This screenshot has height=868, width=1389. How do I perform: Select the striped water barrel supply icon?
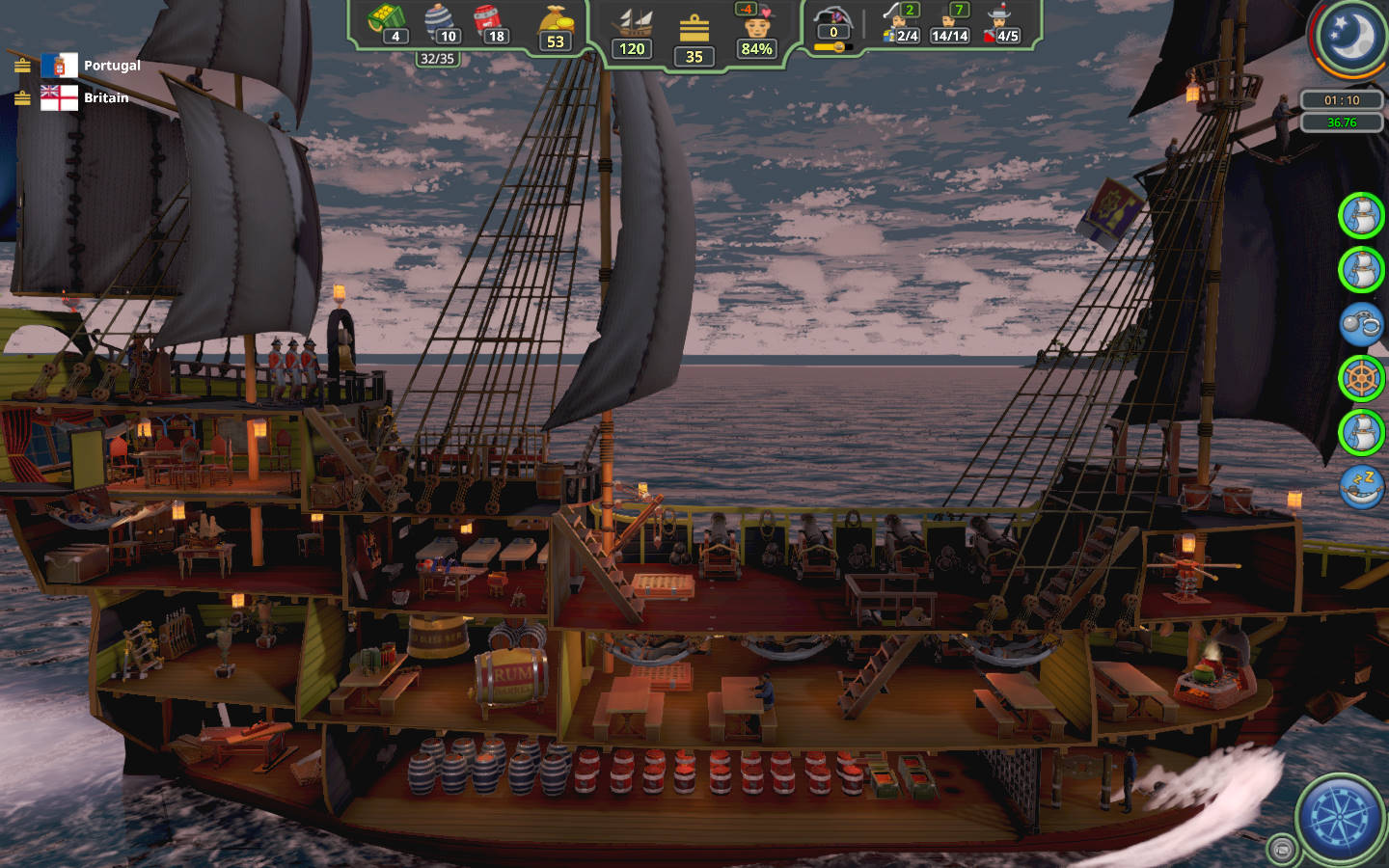click(x=440, y=17)
